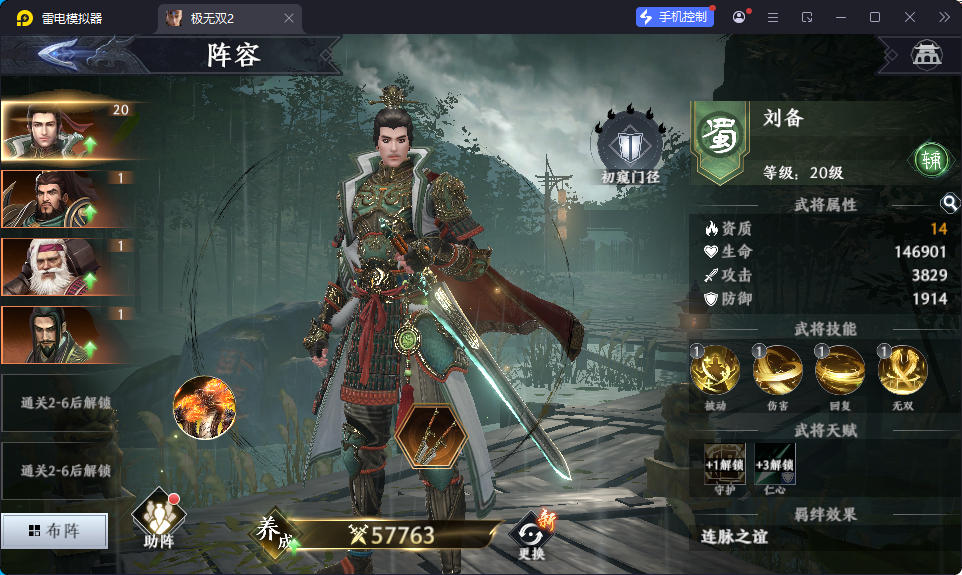The image size is (962, 575).
Task: View the 伤害 damage skill icon
Action: coord(778,371)
